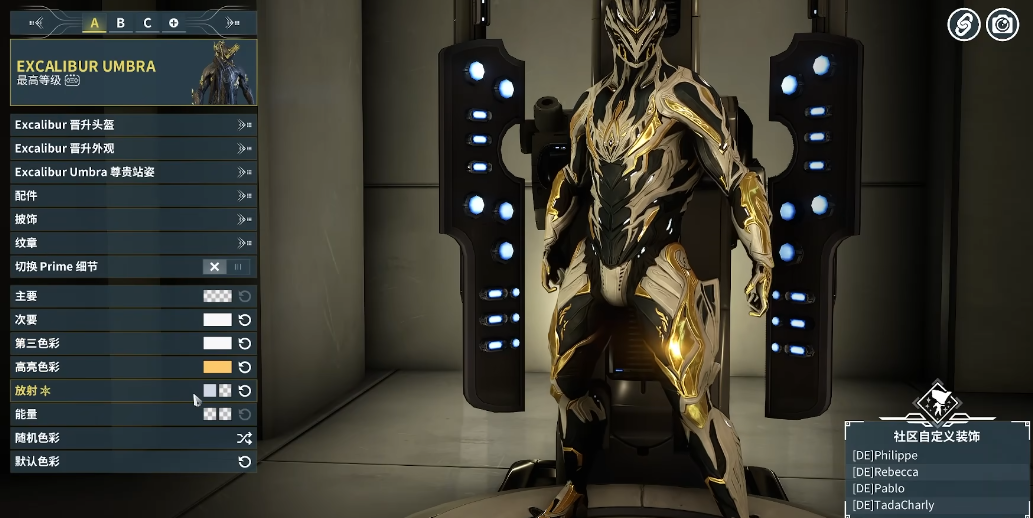Select the orange 高亮色彩 accent swatch
This screenshot has height=518, width=1033.
click(217, 367)
